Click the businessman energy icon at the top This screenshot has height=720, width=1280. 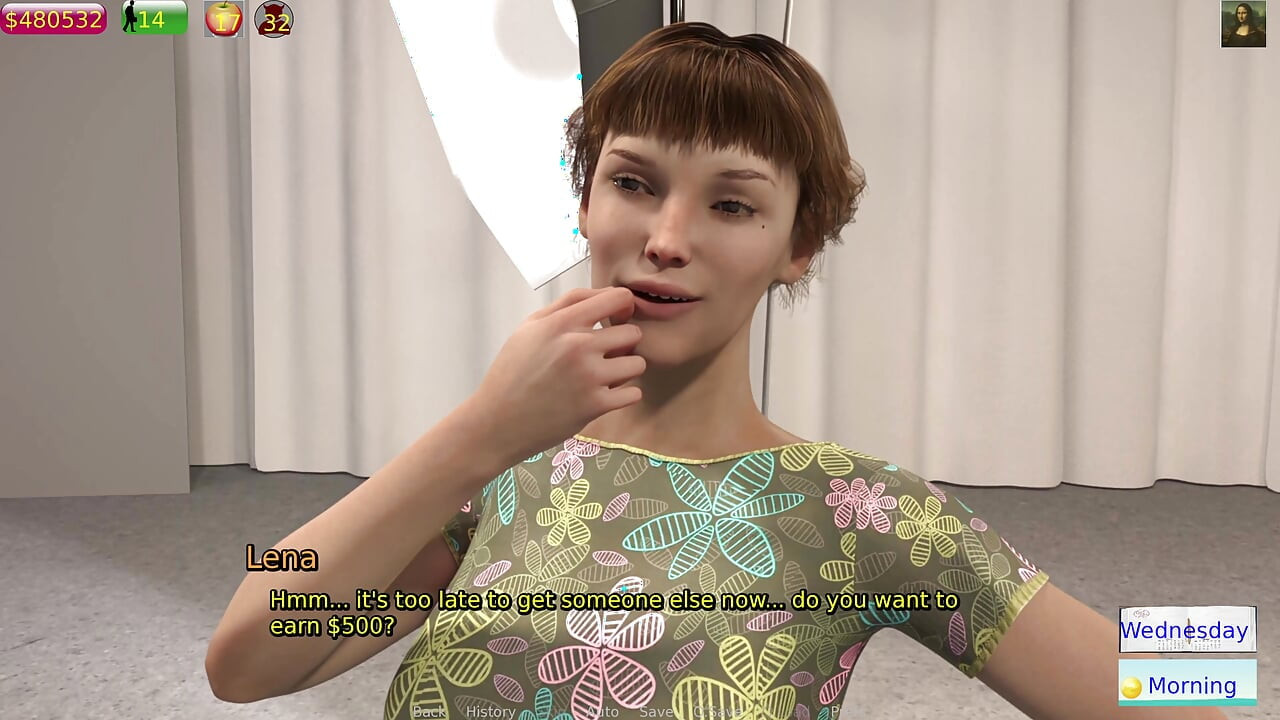tap(133, 17)
